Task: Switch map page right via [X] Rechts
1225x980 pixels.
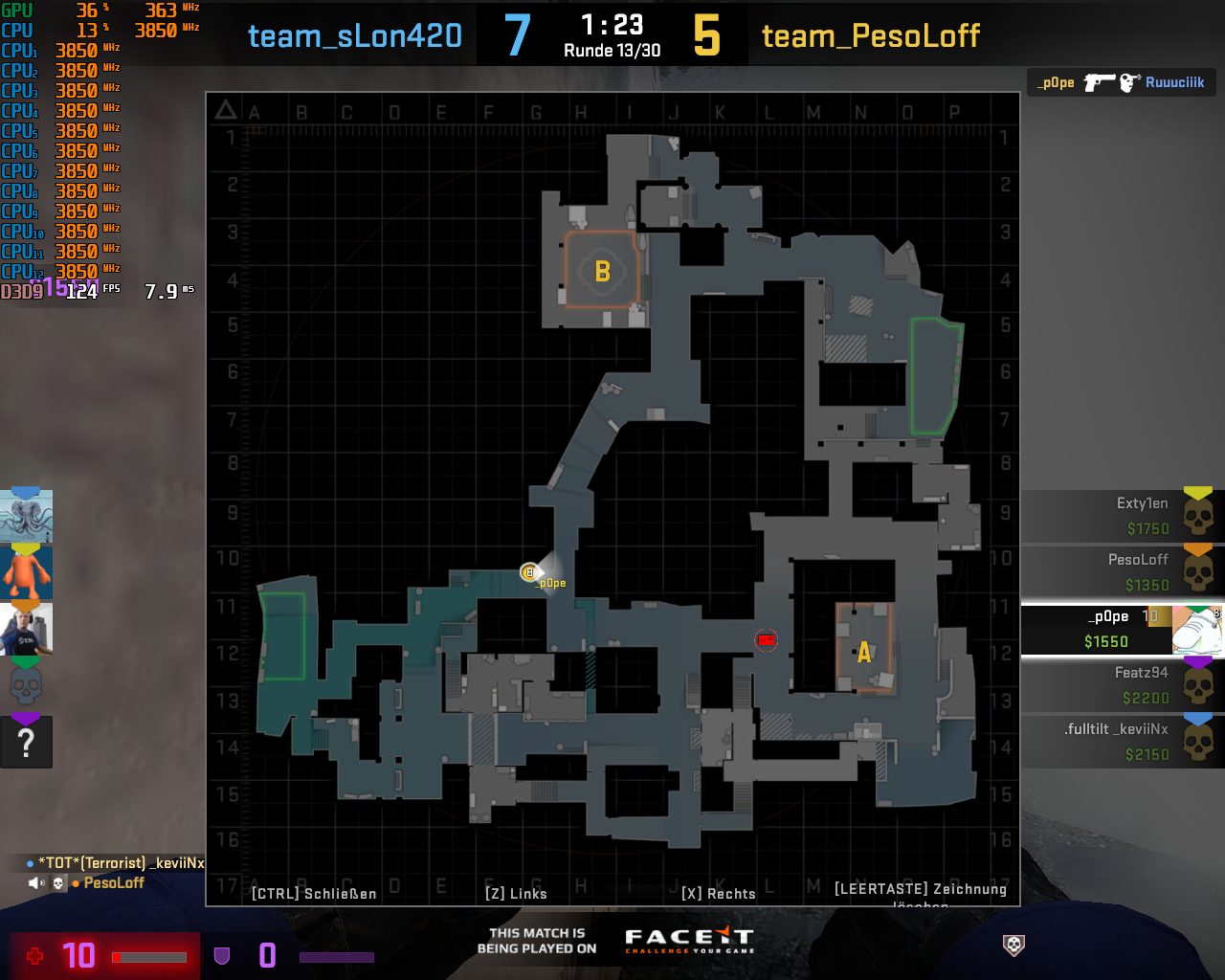Action: (x=719, y=893)
